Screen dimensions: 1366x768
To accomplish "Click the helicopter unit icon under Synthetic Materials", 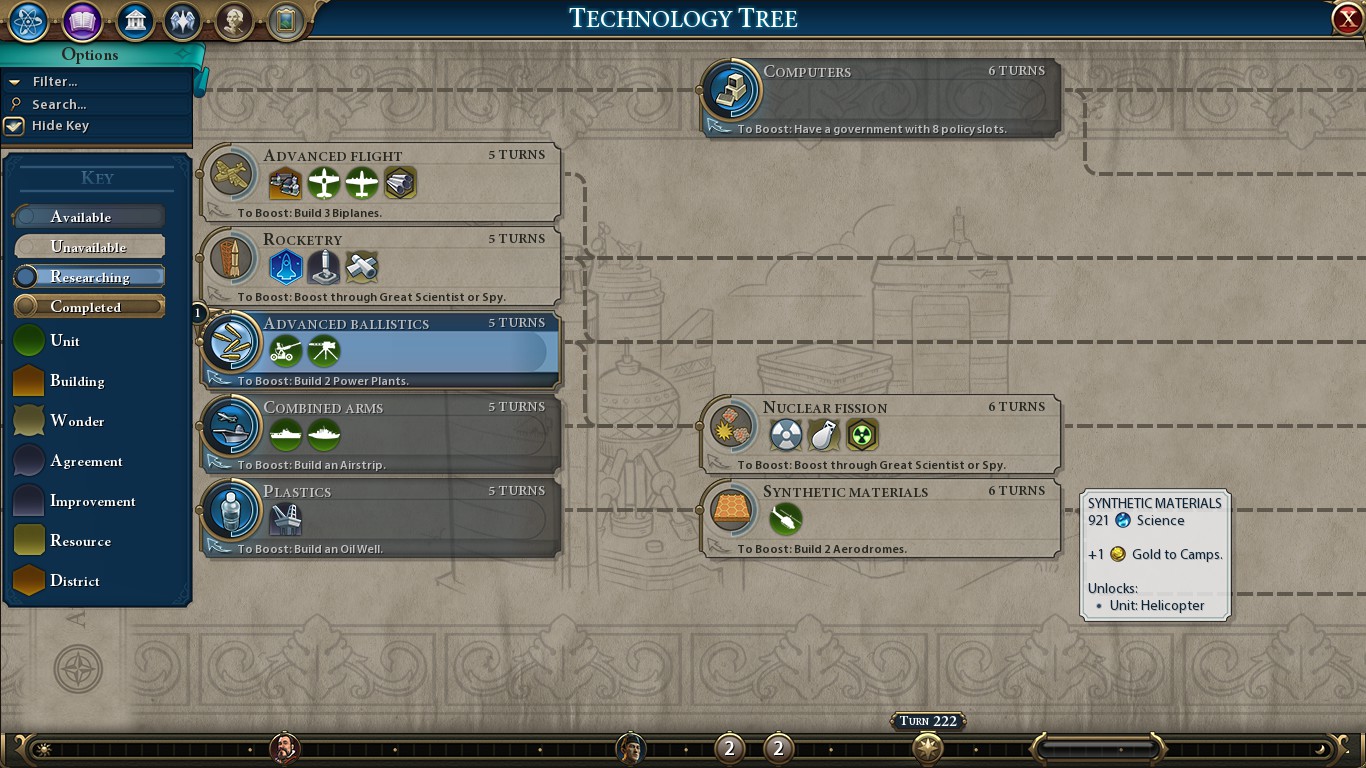I will pos(785,518).
